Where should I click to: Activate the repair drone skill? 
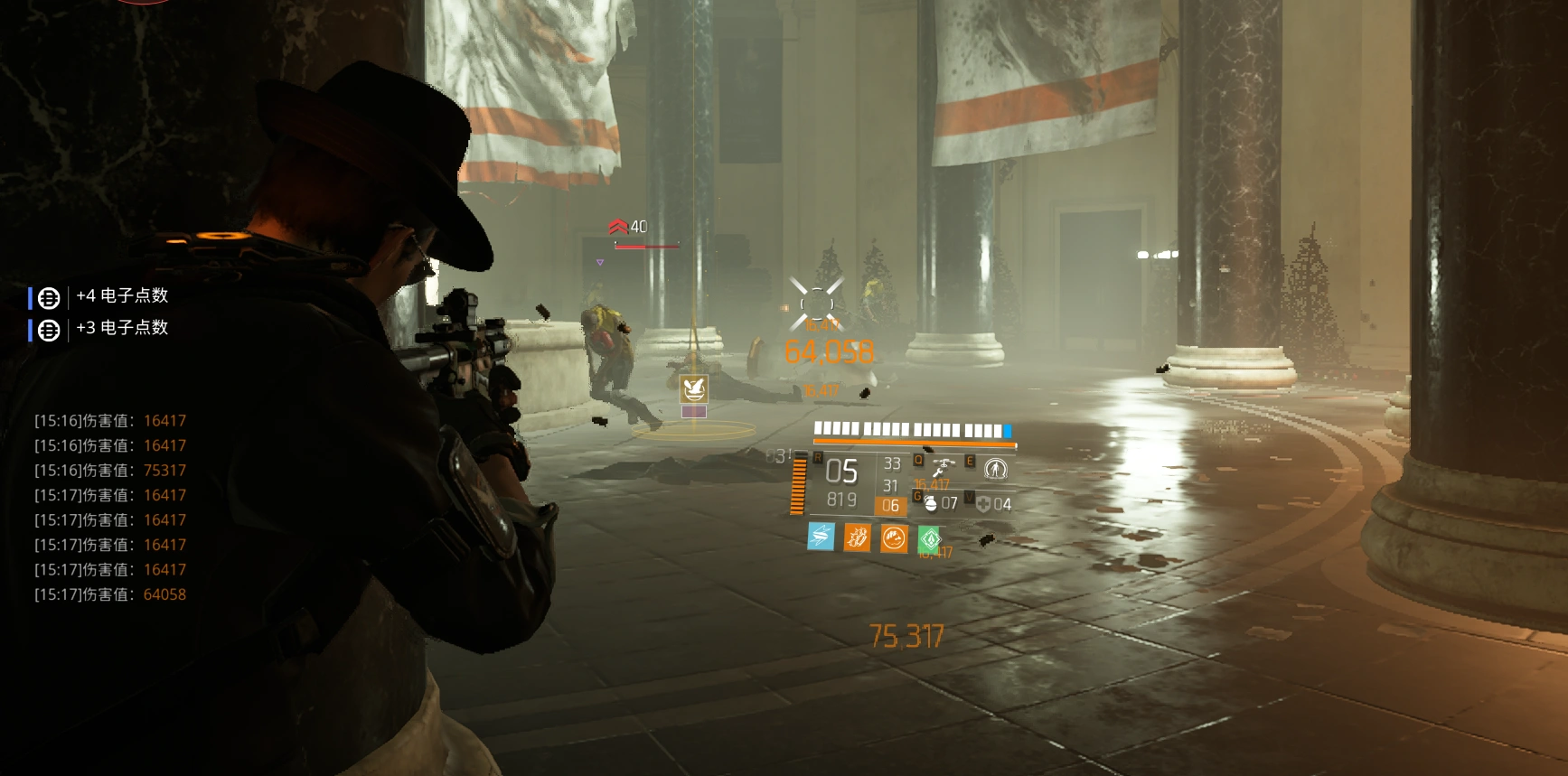(x=944, y=468)
